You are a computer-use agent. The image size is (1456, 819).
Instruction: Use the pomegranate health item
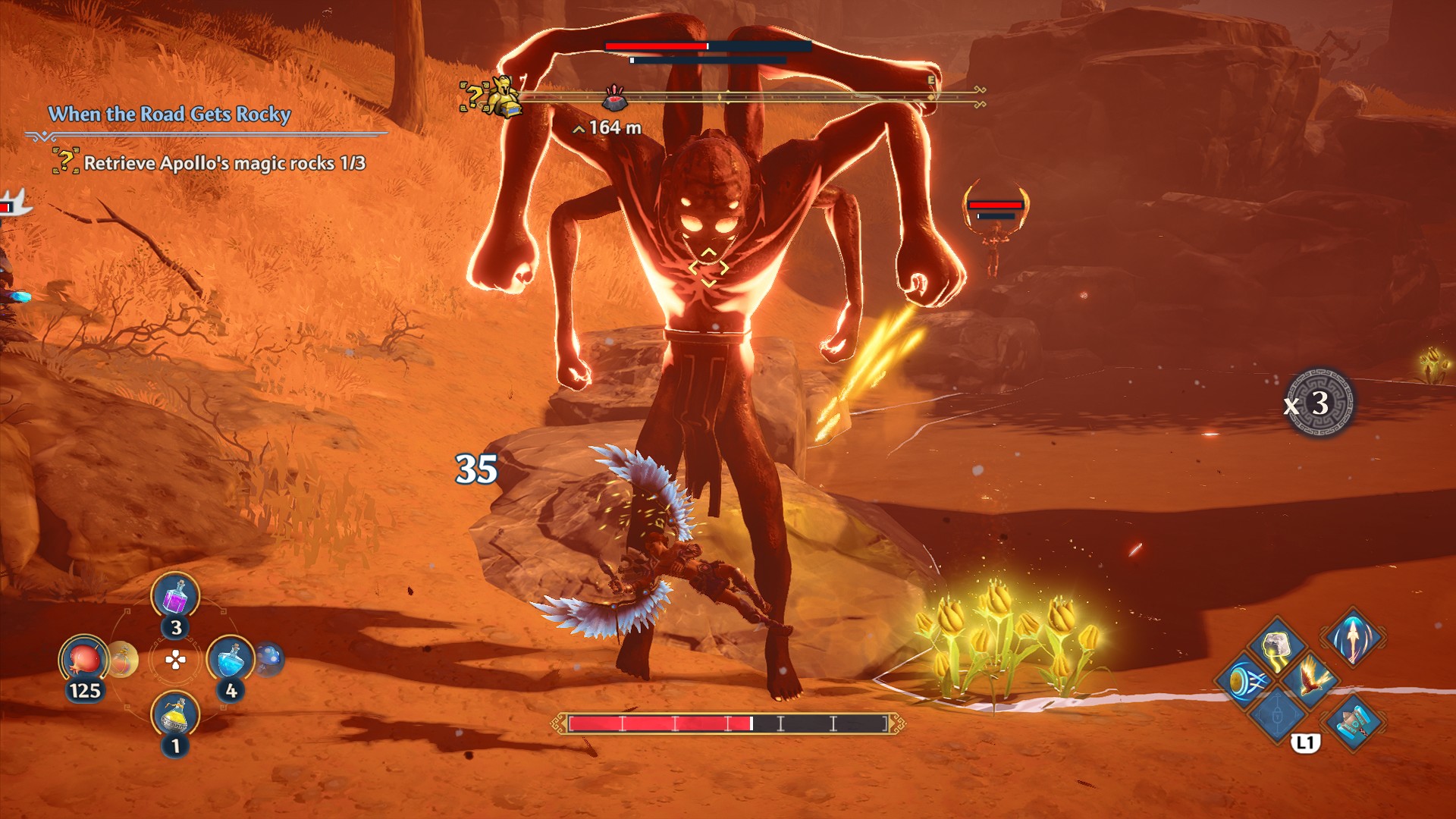(83, 661)
